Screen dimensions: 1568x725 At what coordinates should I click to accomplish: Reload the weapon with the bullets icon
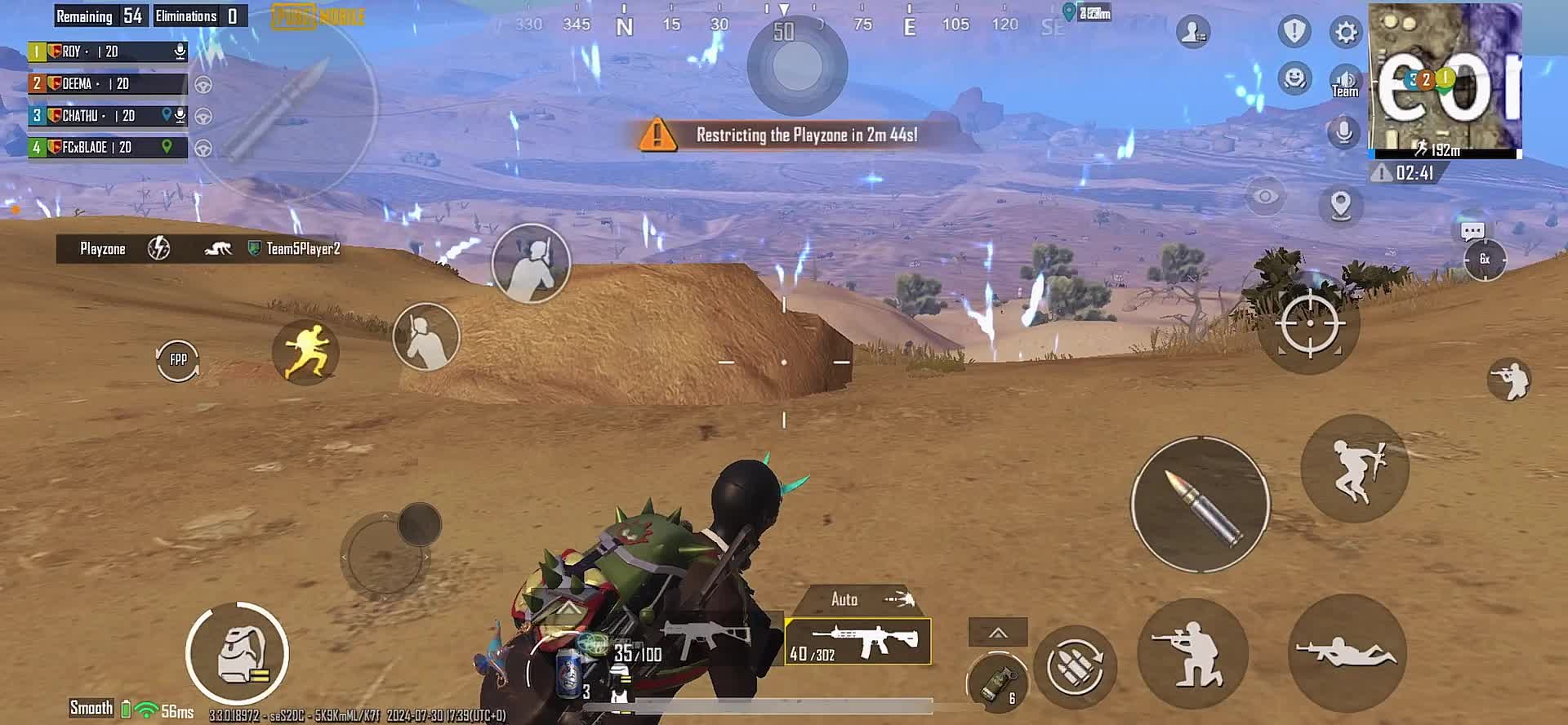coord(1076,665)
